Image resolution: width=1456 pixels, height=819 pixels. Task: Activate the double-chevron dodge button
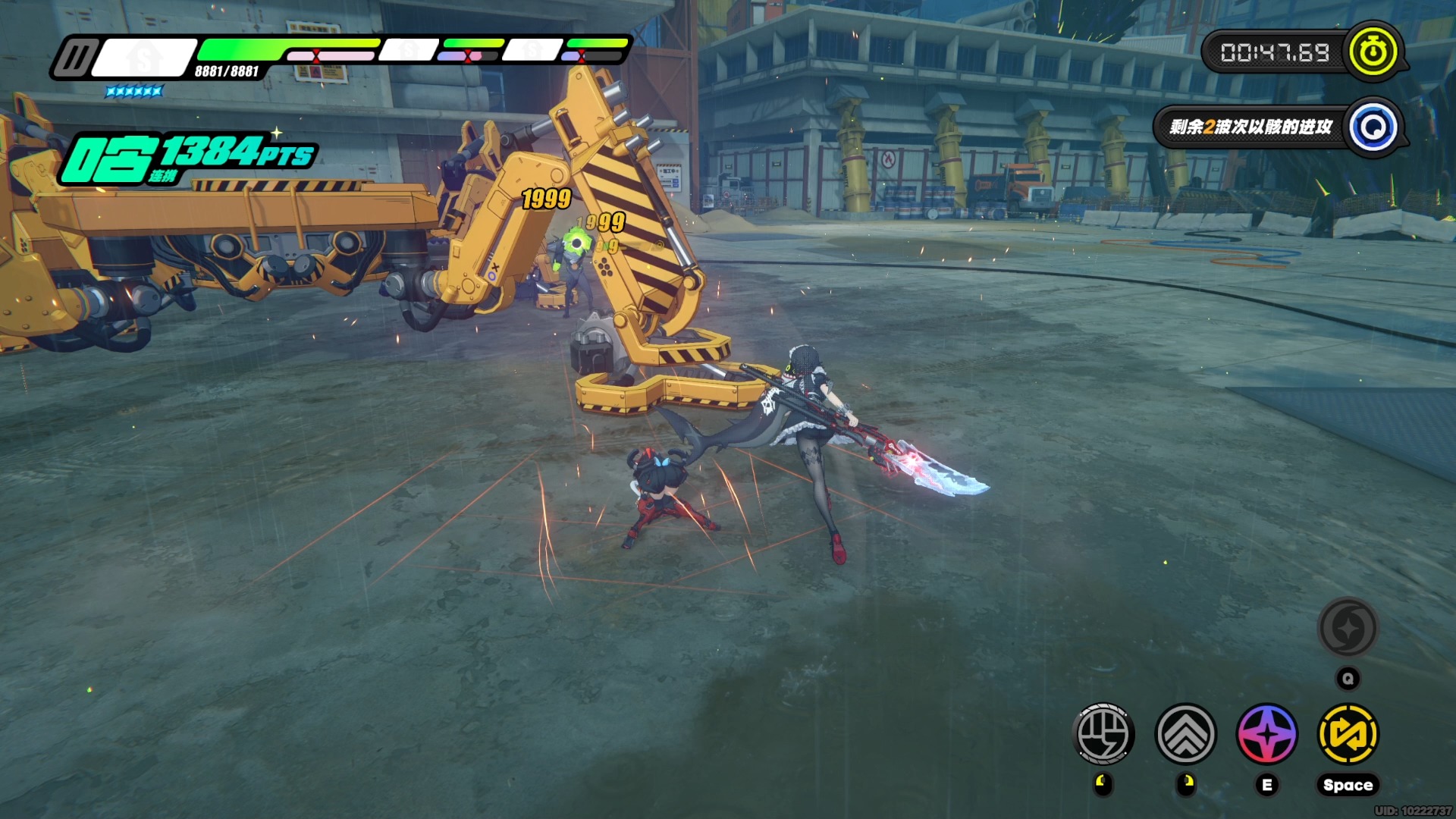tap(1186, 734)
